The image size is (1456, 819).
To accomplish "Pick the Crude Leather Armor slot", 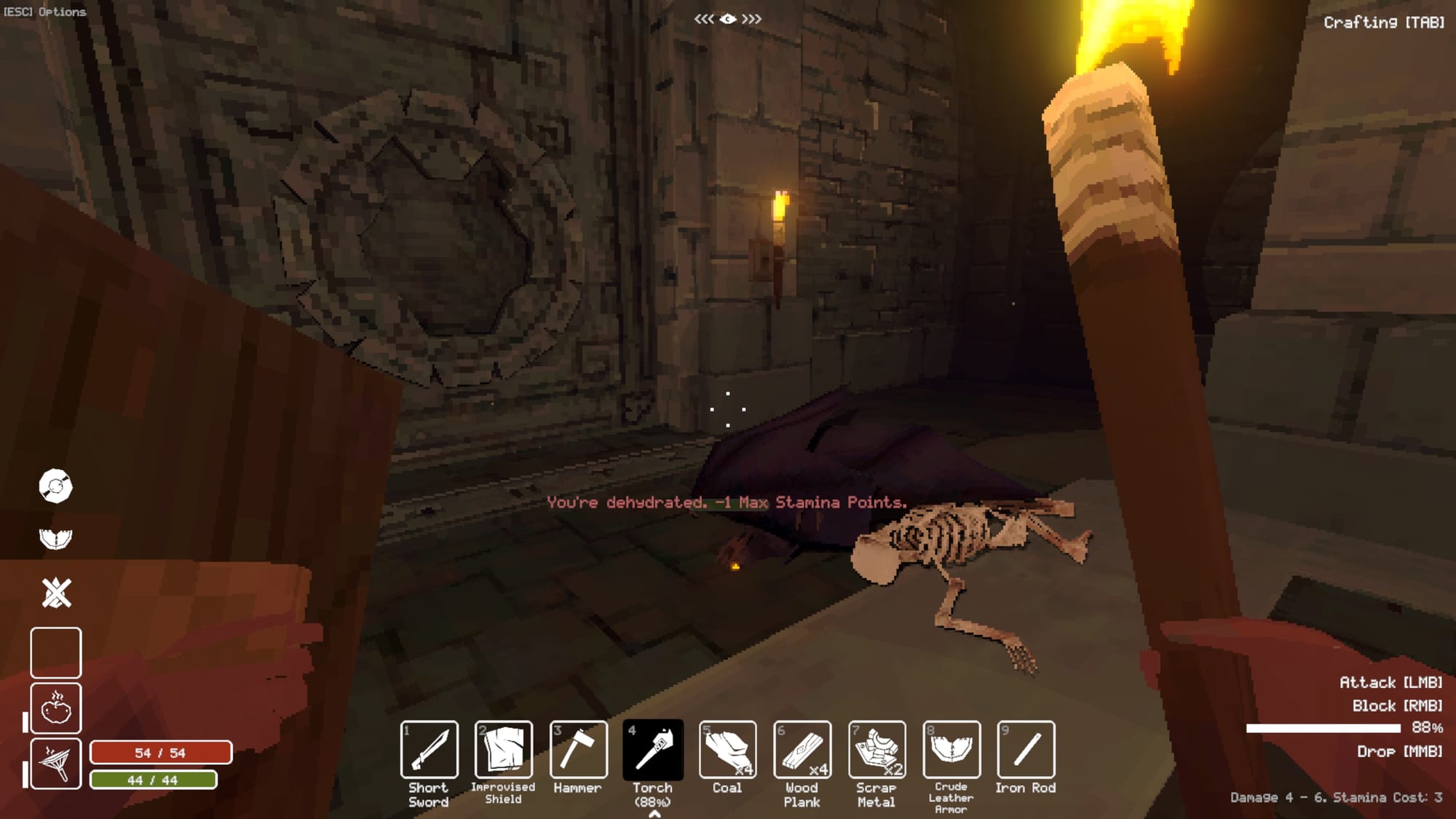I will 951,750.
